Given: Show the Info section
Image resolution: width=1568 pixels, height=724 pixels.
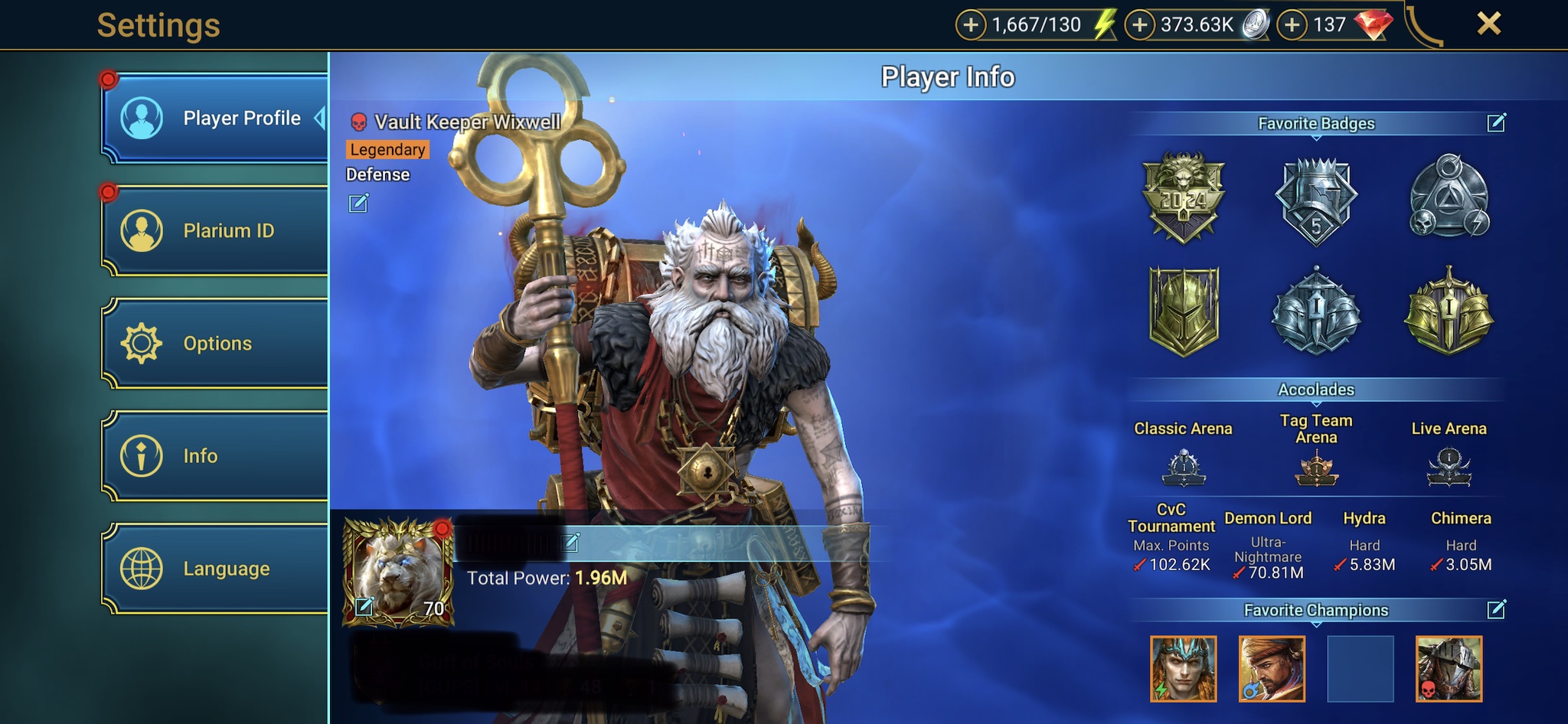Looking at the screenshot, I should pyautogui.click(x=215, y=456).
